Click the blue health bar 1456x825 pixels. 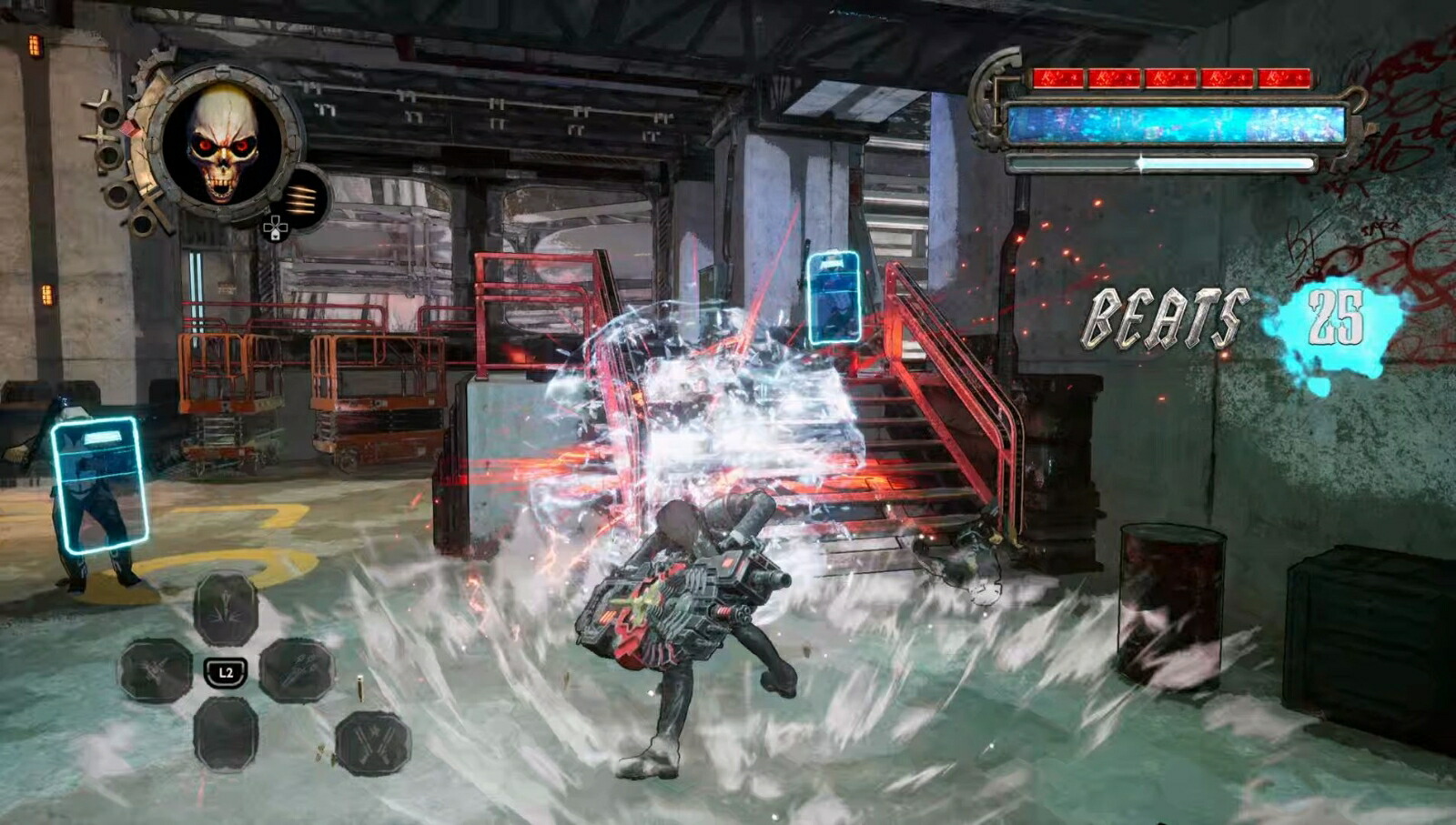click(x=1176, y=124)
